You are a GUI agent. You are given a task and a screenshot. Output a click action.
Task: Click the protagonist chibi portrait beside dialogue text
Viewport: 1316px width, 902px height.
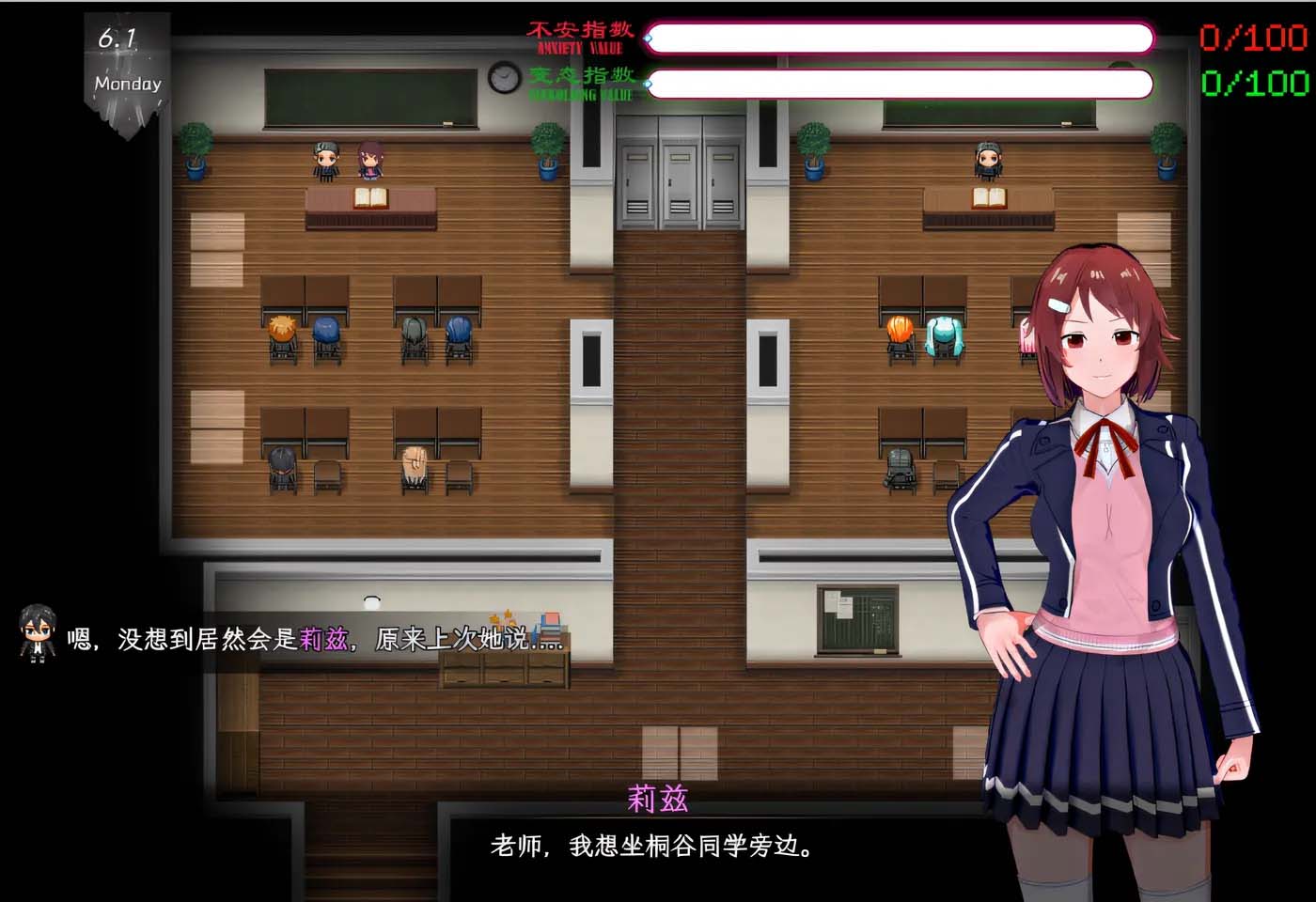[36, 632]
